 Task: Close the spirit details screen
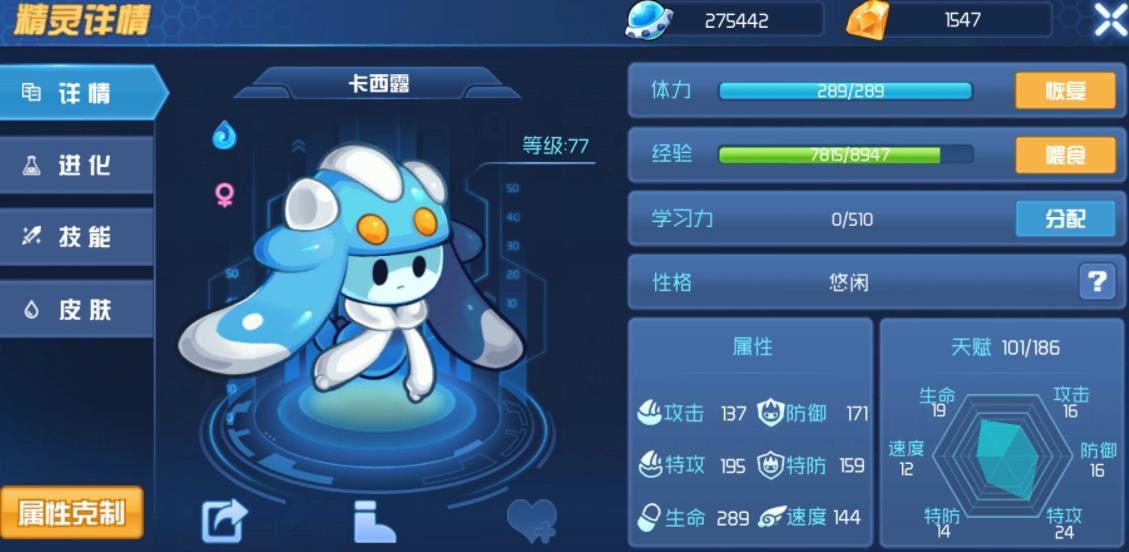(x=1109, y=20)
